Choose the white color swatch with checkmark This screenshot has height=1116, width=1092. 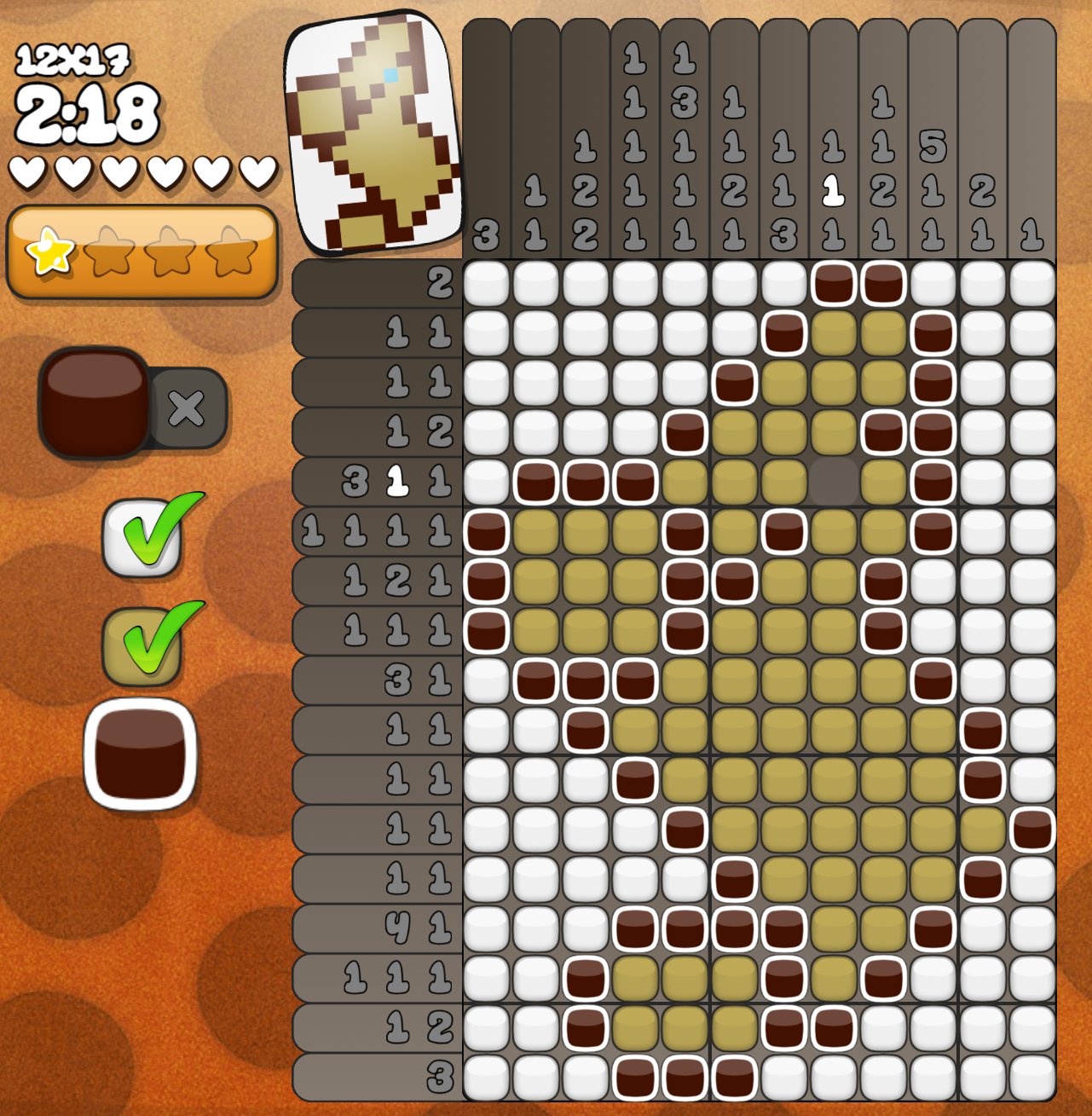[x=142, y=538]
